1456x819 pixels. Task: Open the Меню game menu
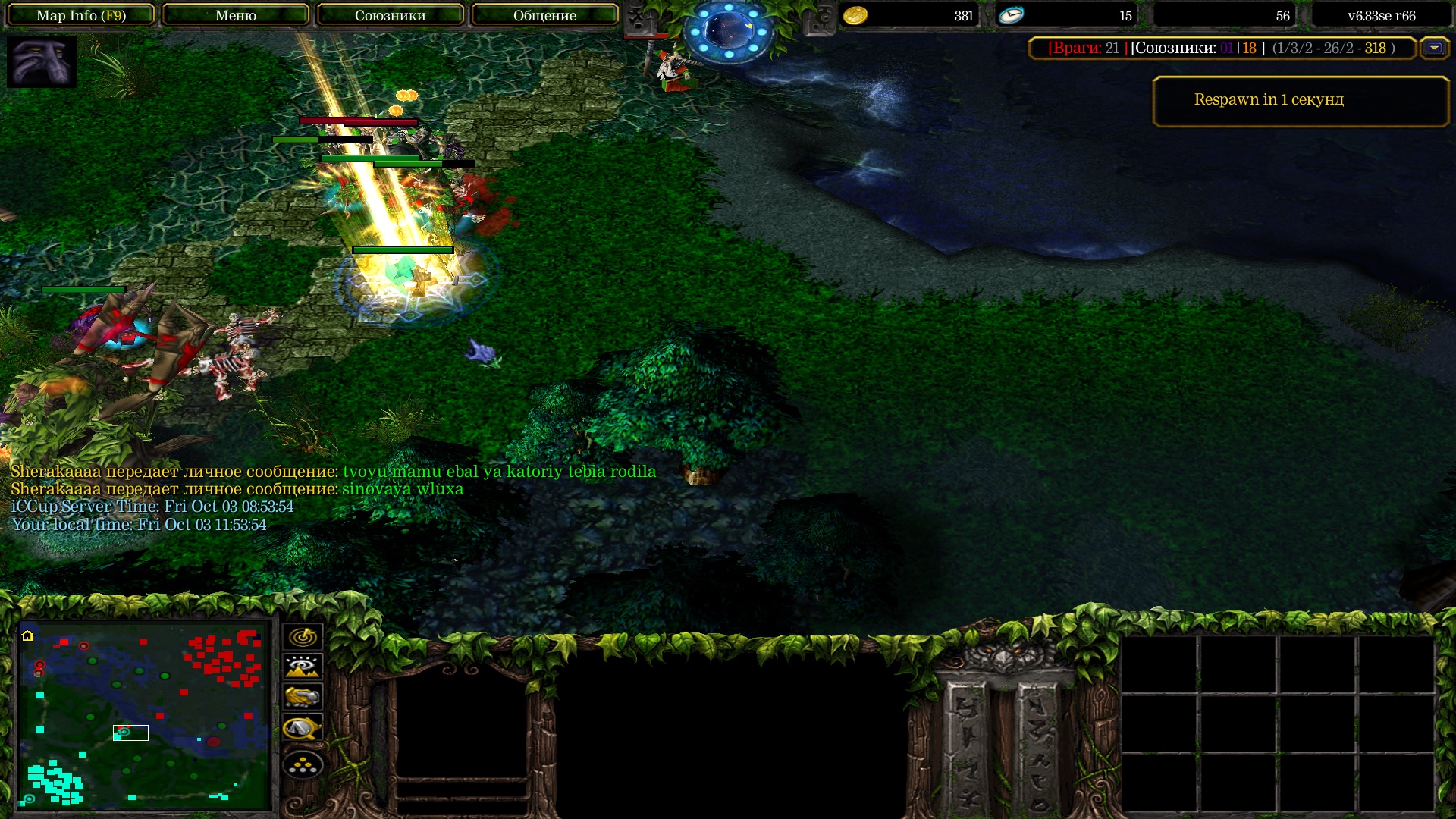click(235, 15)
